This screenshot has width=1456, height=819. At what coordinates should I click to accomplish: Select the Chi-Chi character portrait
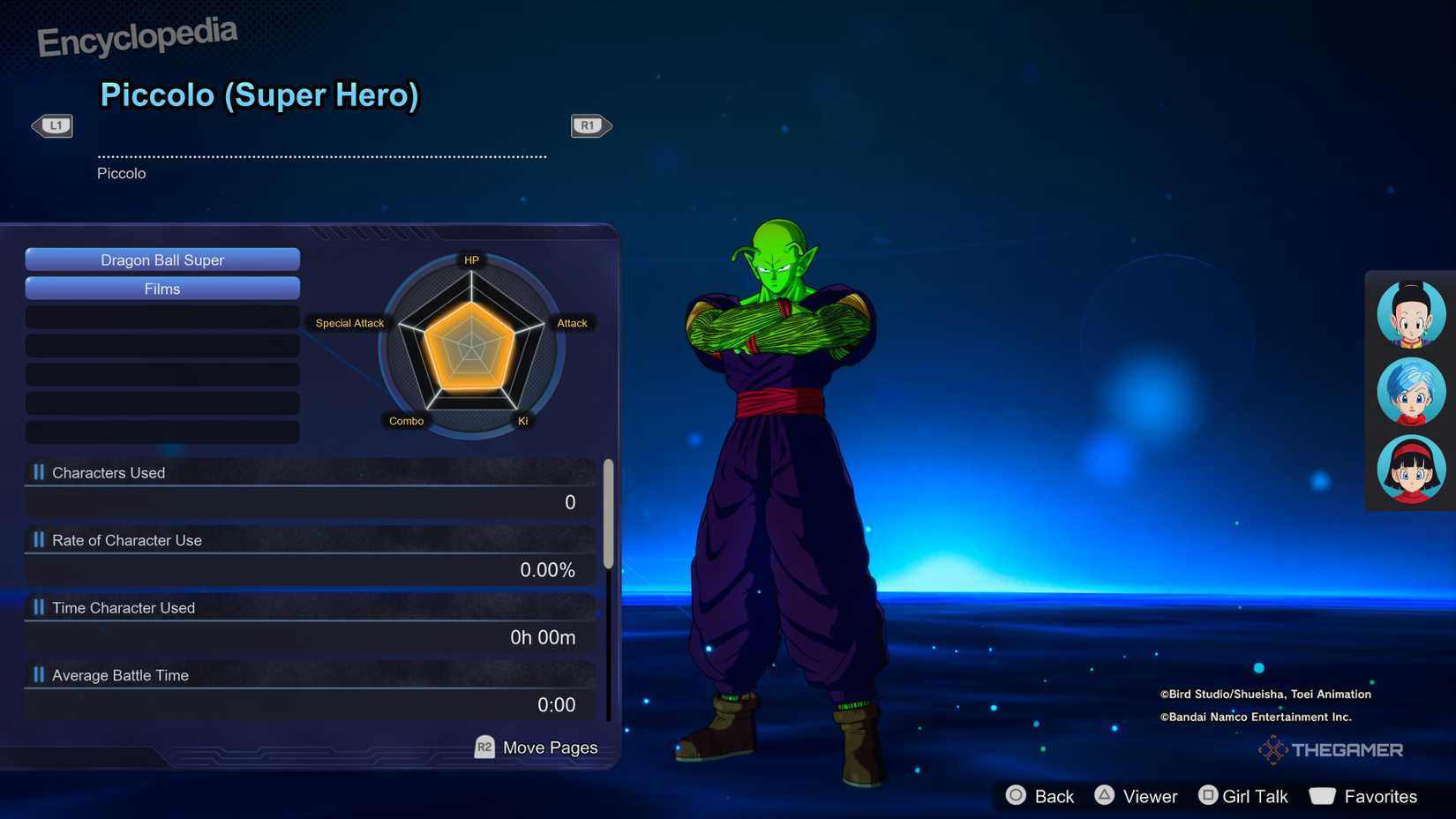tap(1410, 313)
